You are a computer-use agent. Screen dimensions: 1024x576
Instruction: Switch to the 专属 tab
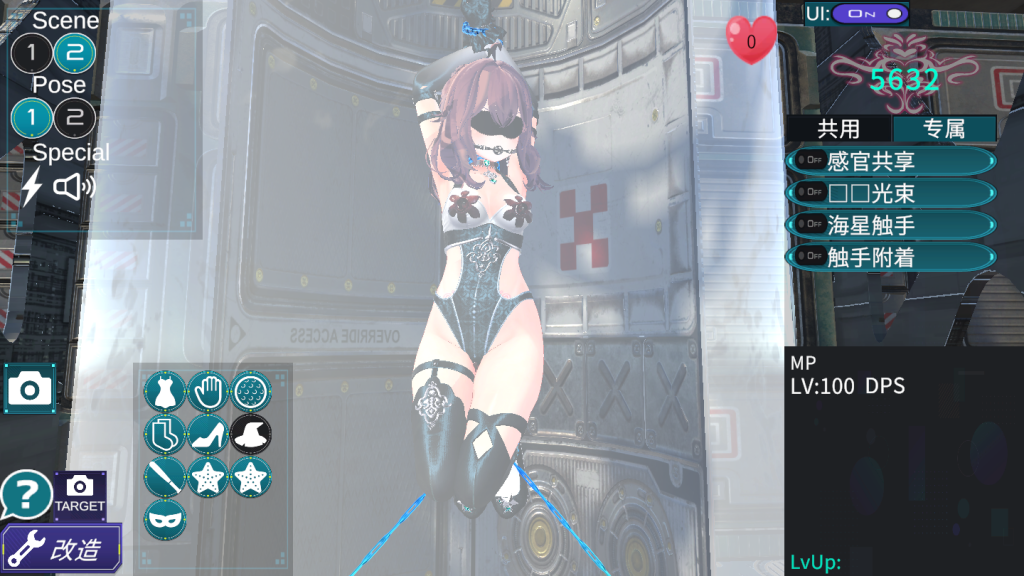pos(944,128)
